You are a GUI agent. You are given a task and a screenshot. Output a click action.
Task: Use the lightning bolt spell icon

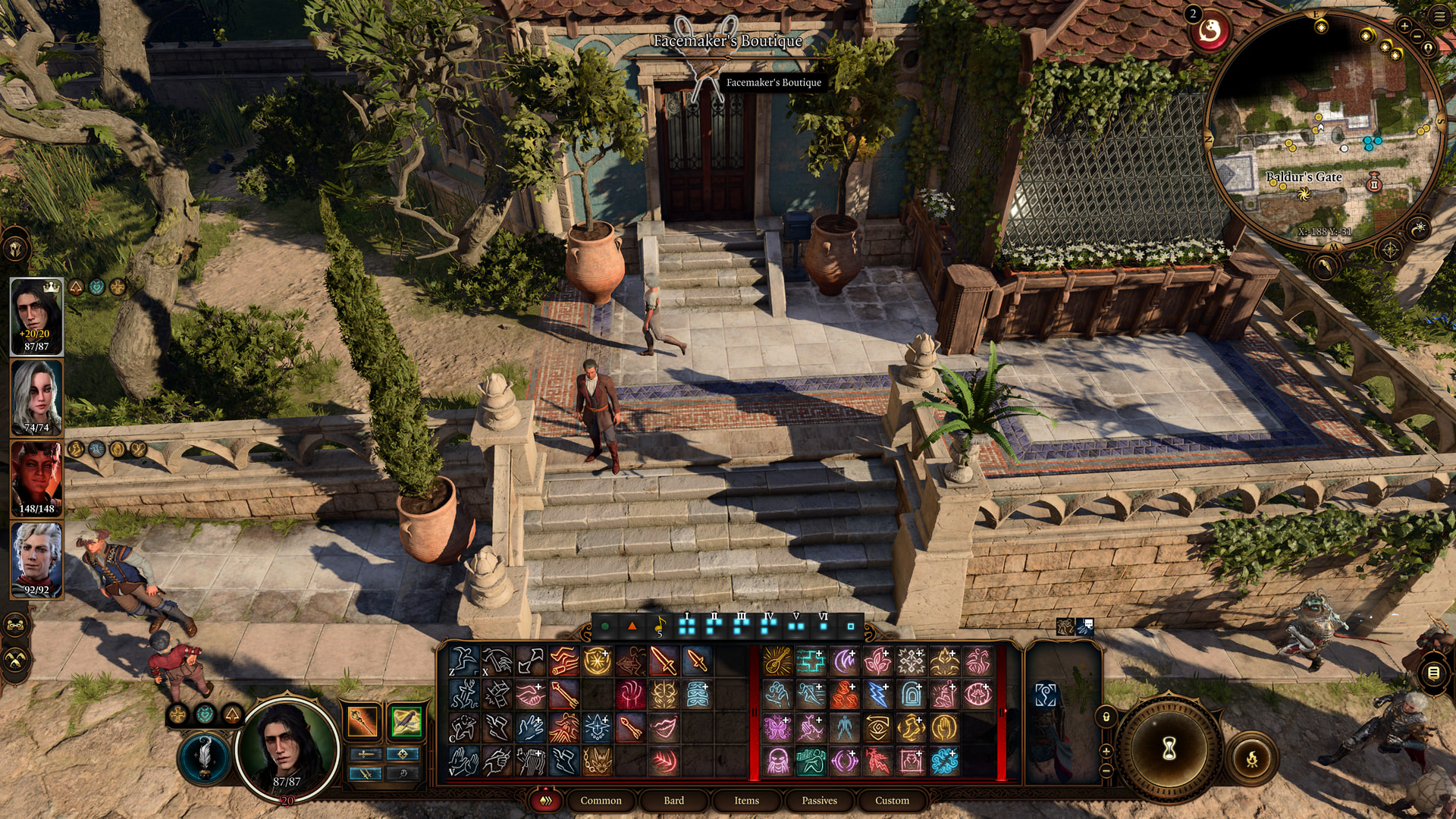click(x=877, y=694)
